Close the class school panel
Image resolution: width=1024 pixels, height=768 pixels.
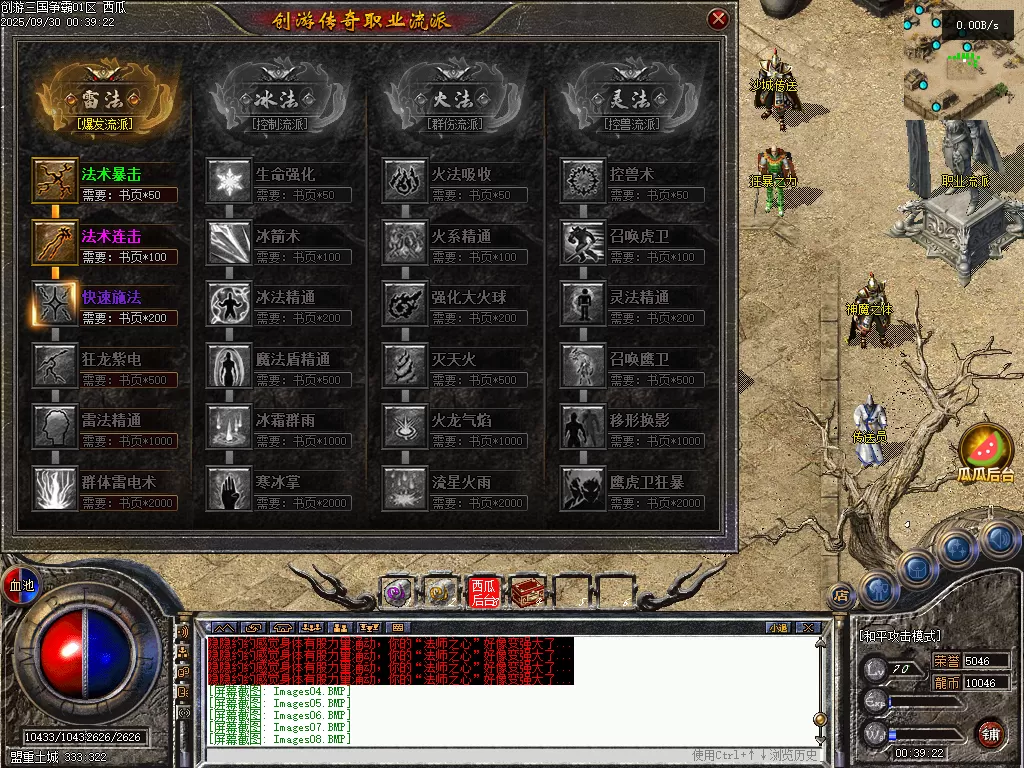(x=718, y=19)
